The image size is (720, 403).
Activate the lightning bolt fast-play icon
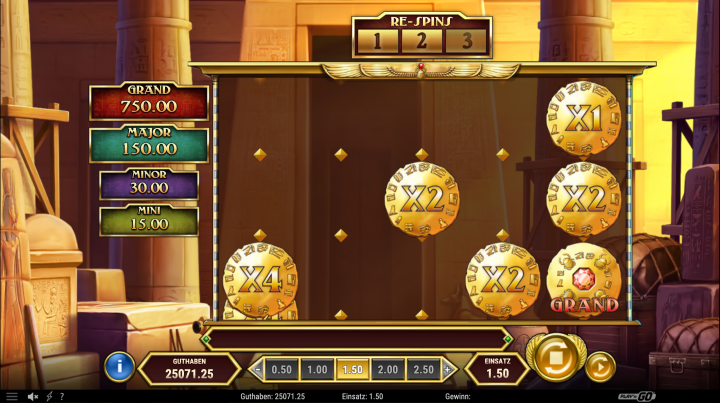pyautogui.click(x=48, y=396)
